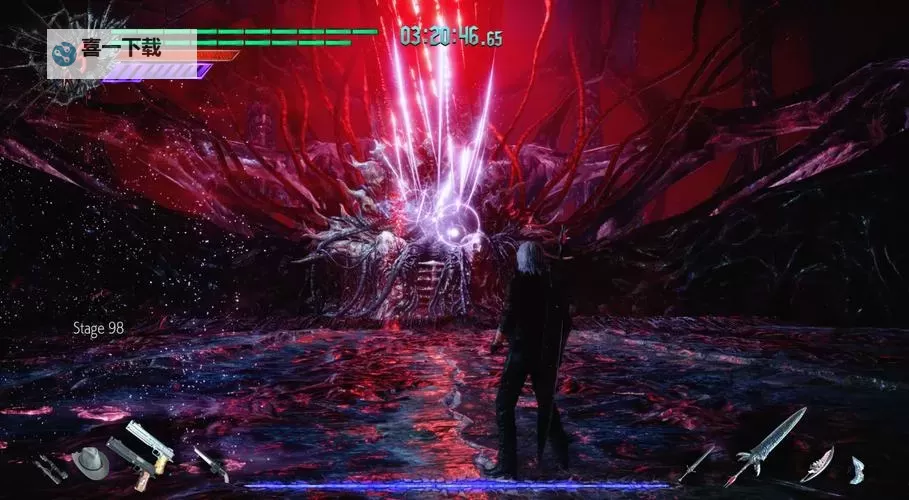Choose the Dr. Faust hat weapon

coord(90,461)
